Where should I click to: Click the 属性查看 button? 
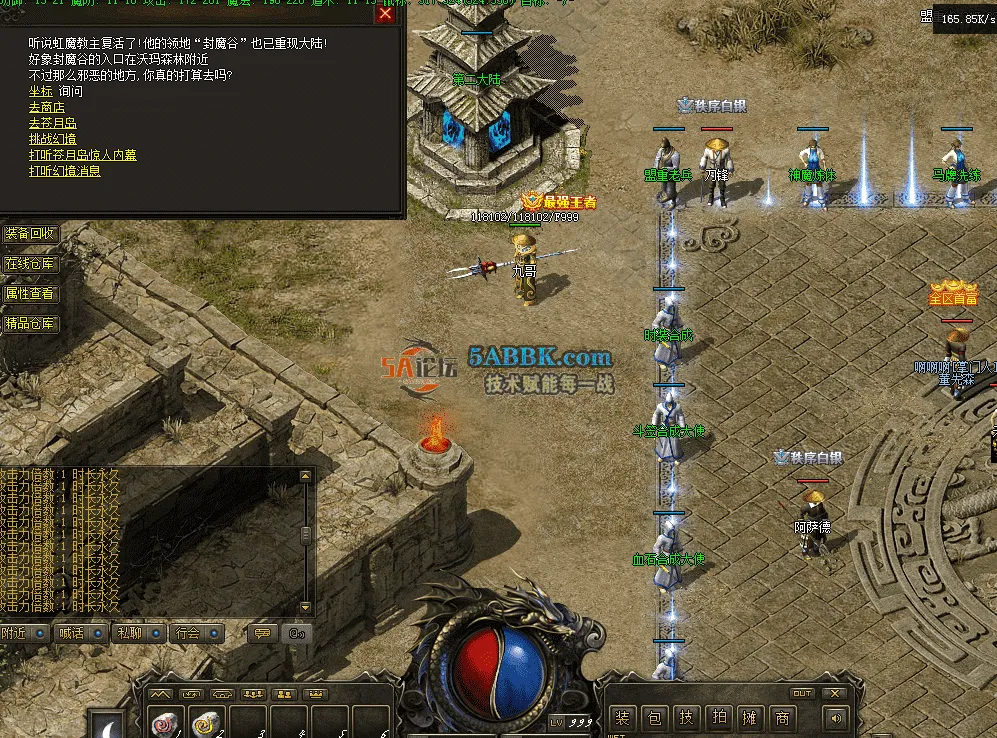click(x=31, y=294)
